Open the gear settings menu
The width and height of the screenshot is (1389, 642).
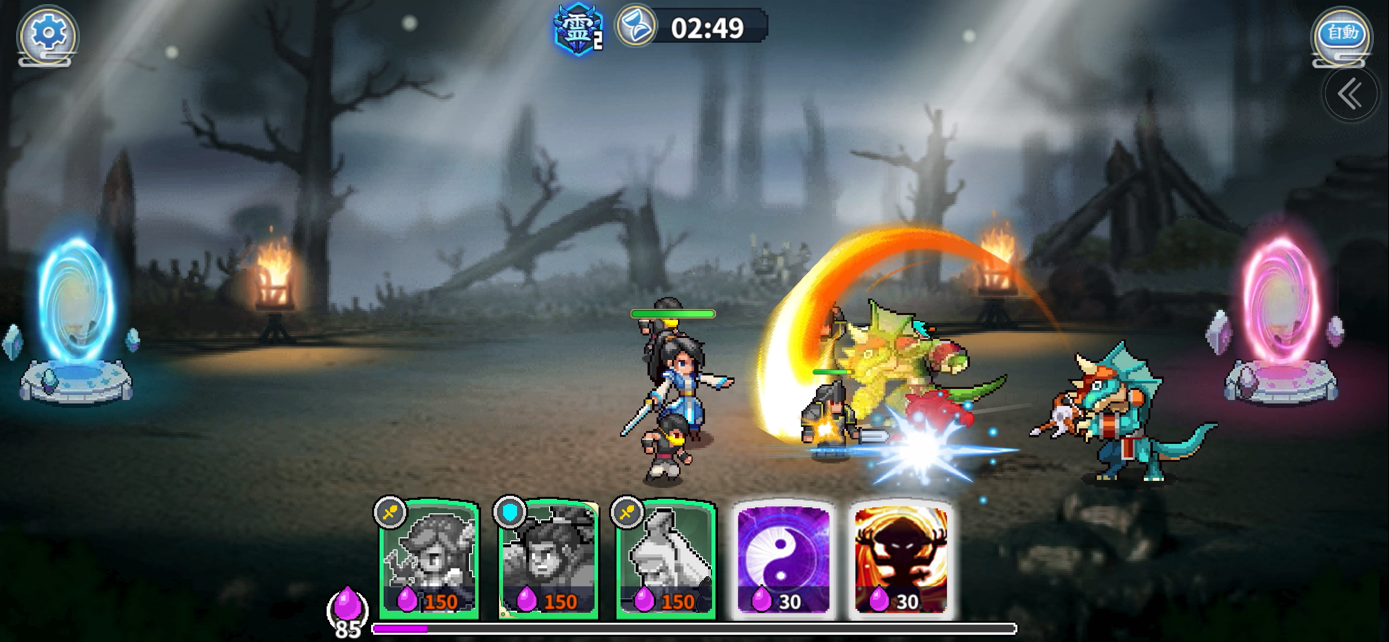tap(47, 35)
